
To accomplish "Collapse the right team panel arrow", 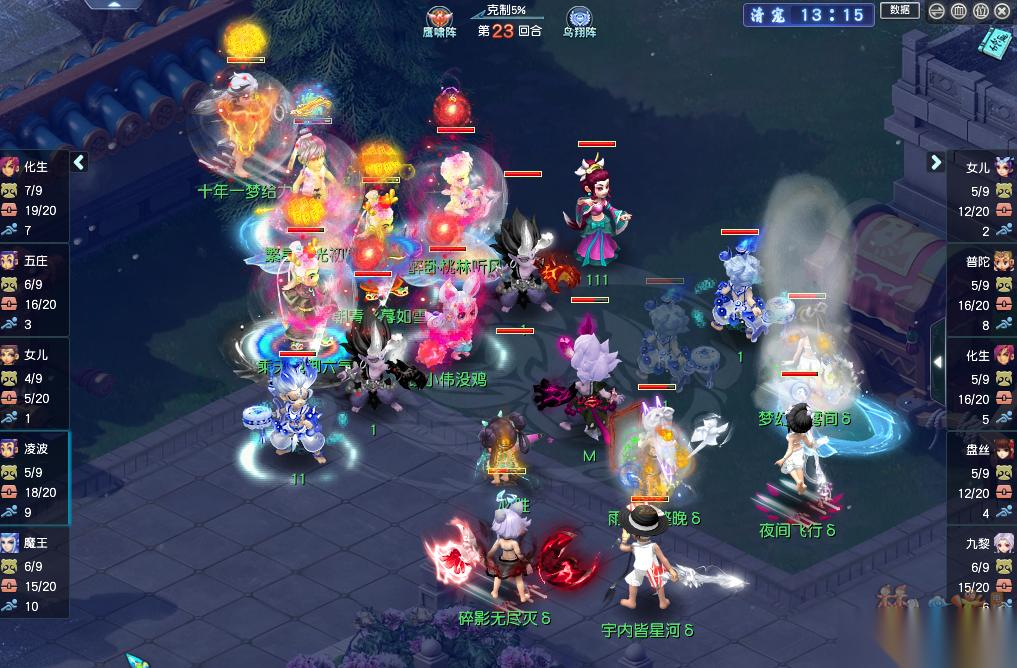I will 936,162.
